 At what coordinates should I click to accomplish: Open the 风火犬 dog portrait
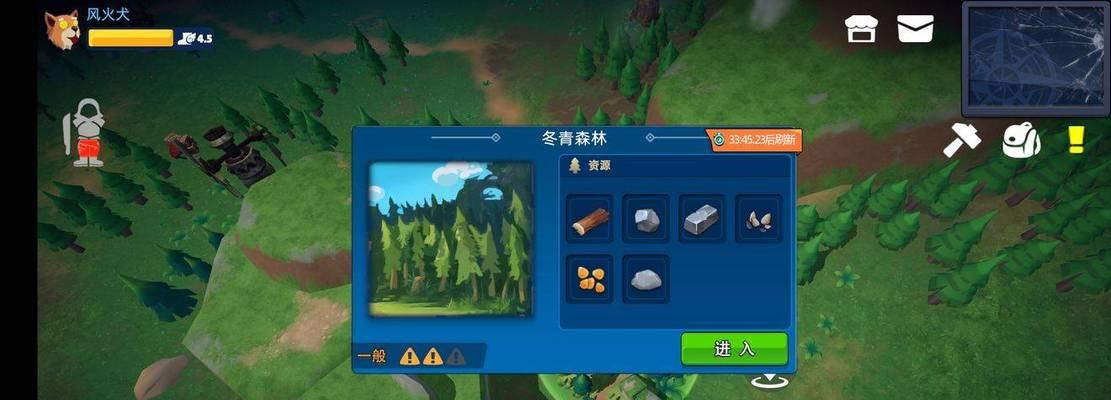click(x=62, y=29)
